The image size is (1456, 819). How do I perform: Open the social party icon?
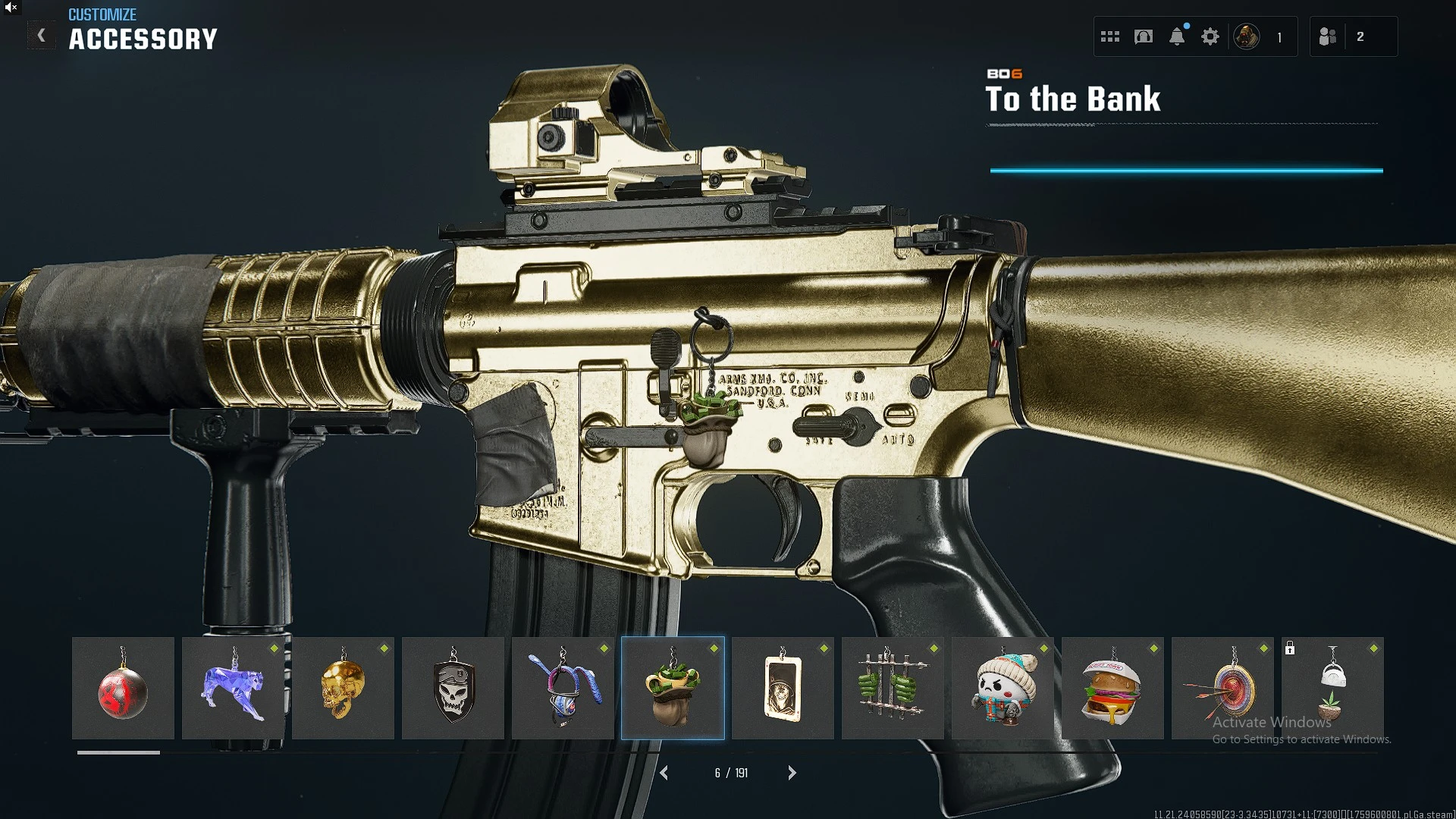(x=1328, y=36)
